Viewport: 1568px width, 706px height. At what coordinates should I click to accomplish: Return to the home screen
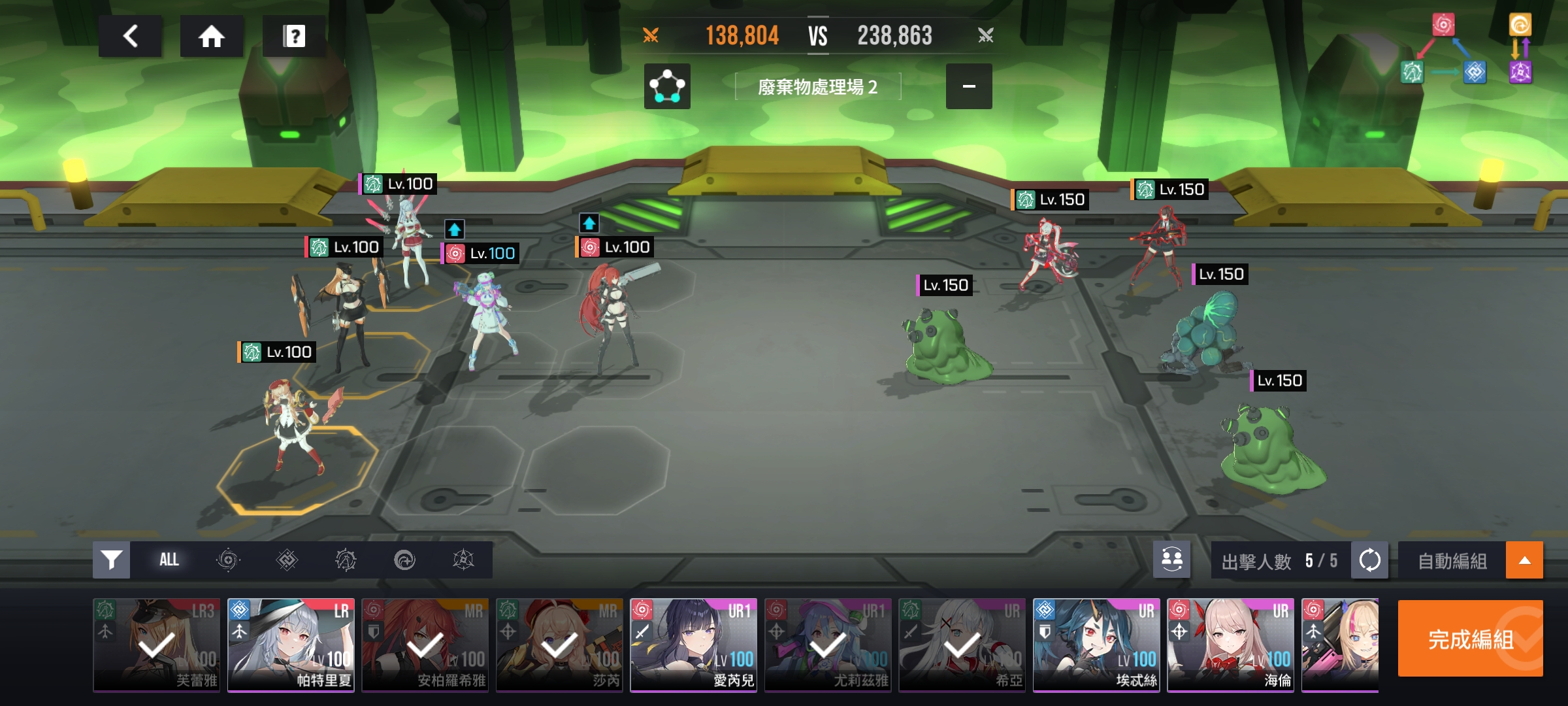(212, 36)
